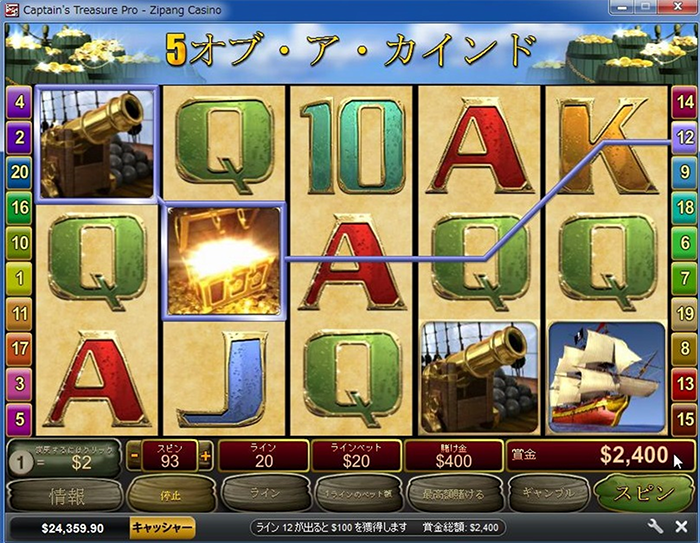Select payline 20 marker

[19, 172]
